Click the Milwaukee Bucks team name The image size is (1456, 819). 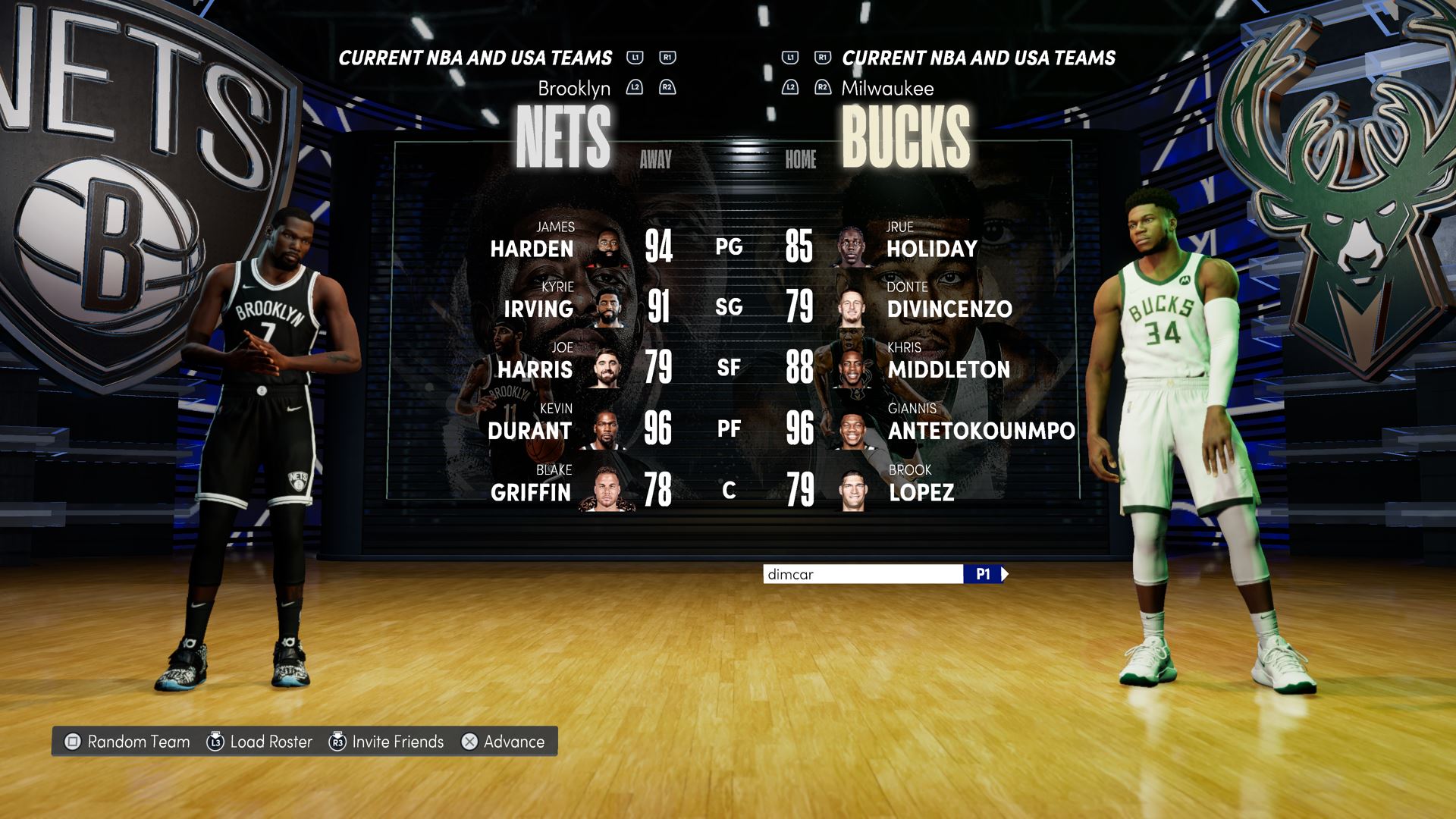[905, 136]
